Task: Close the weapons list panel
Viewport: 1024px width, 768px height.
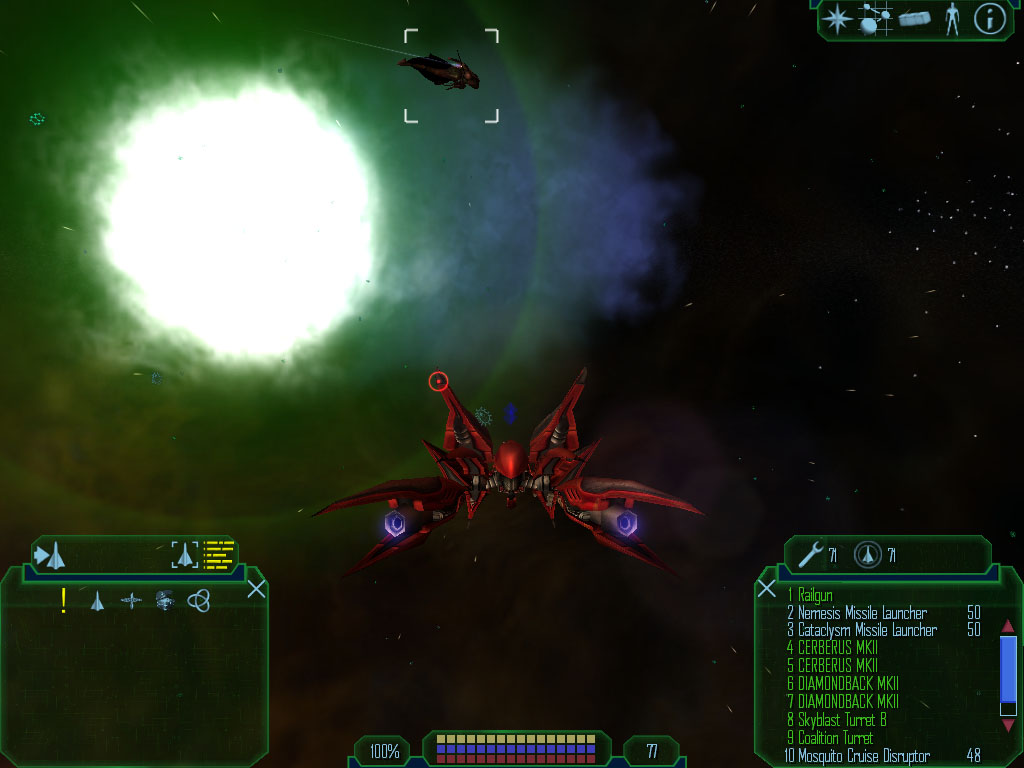Action: (x=767, y=588)
